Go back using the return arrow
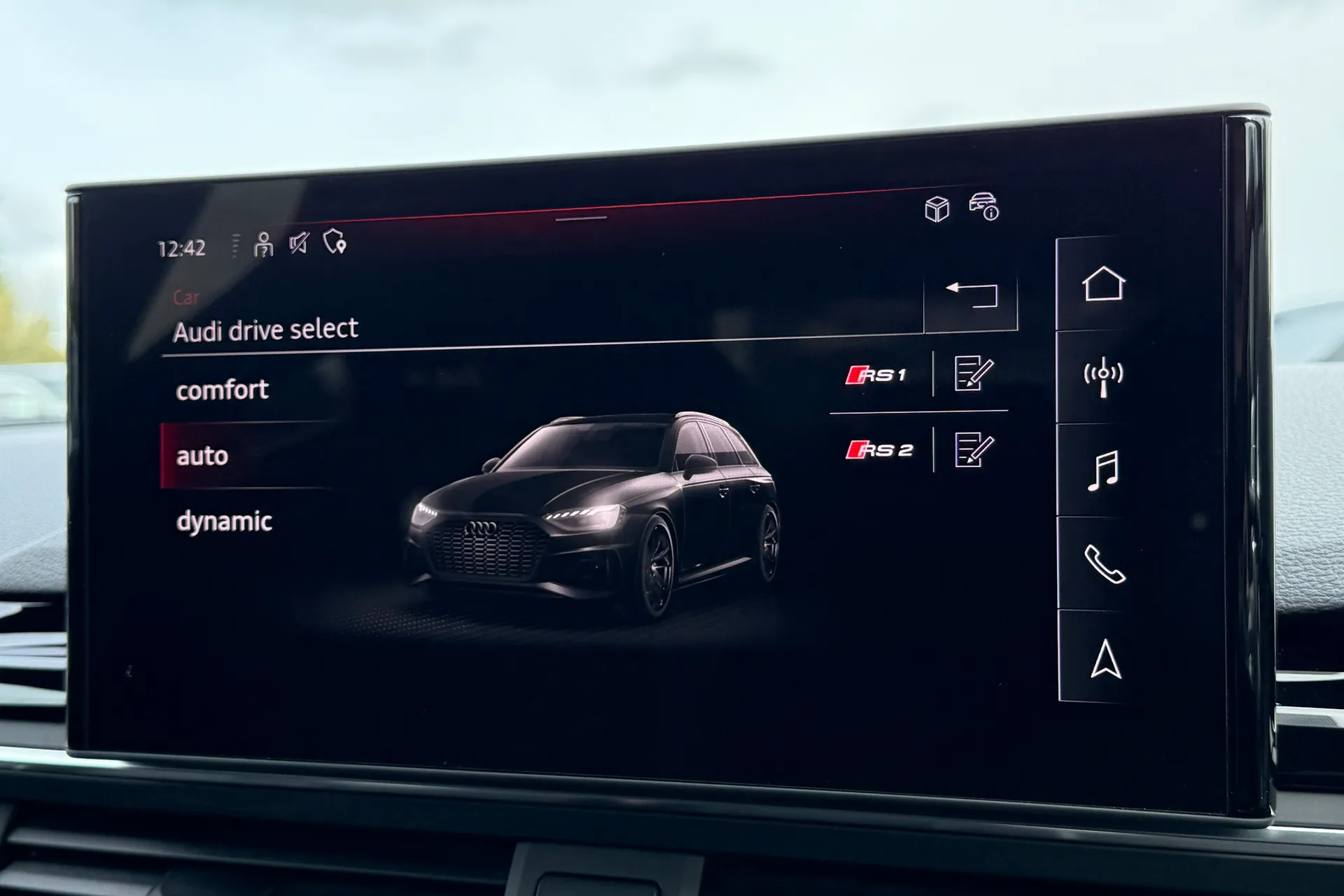Viewport: 1344px width, 896px height. tap(972, 297)
